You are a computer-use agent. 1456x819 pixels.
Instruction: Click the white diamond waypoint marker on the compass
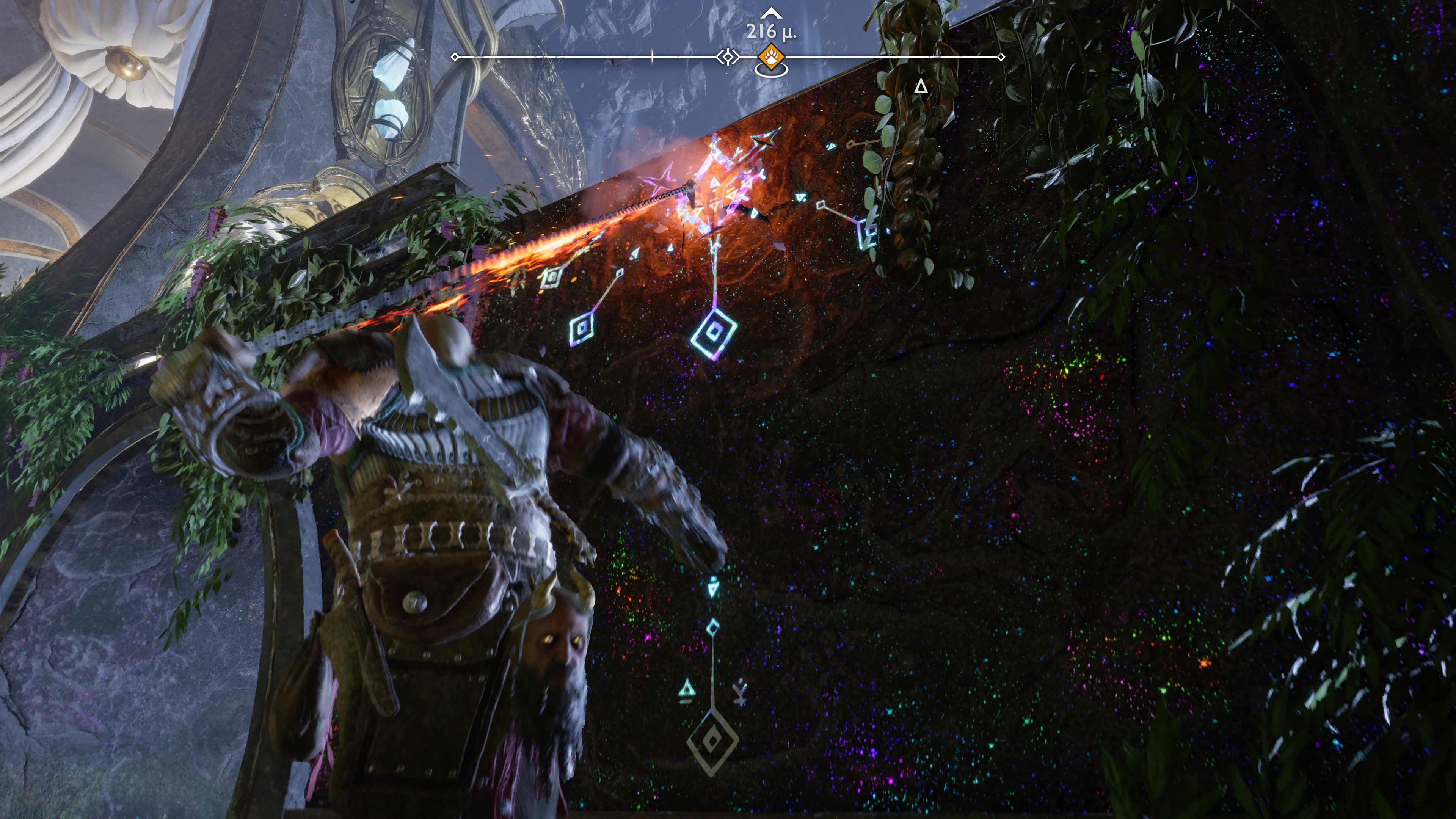click(x=728, y=57)
